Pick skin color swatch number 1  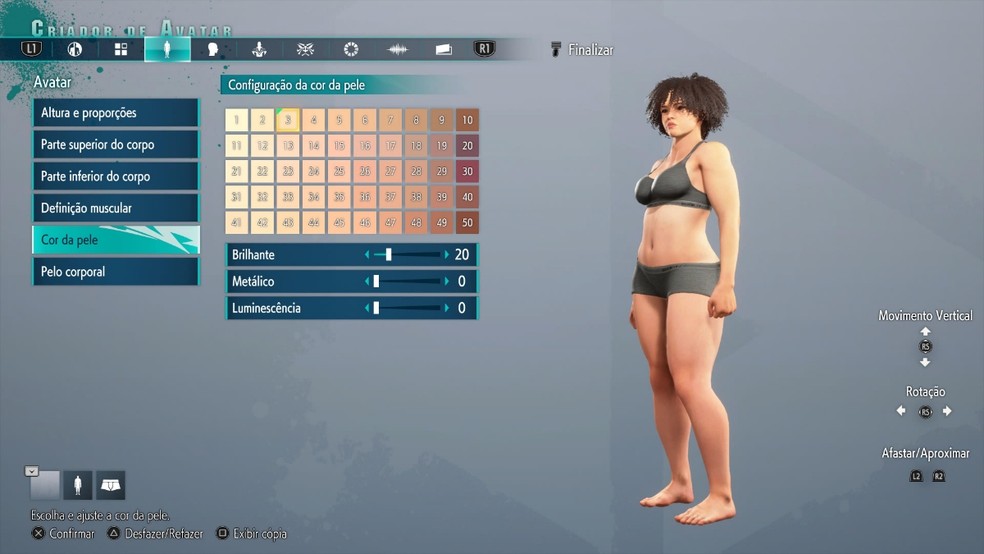(x=236, y=120)
